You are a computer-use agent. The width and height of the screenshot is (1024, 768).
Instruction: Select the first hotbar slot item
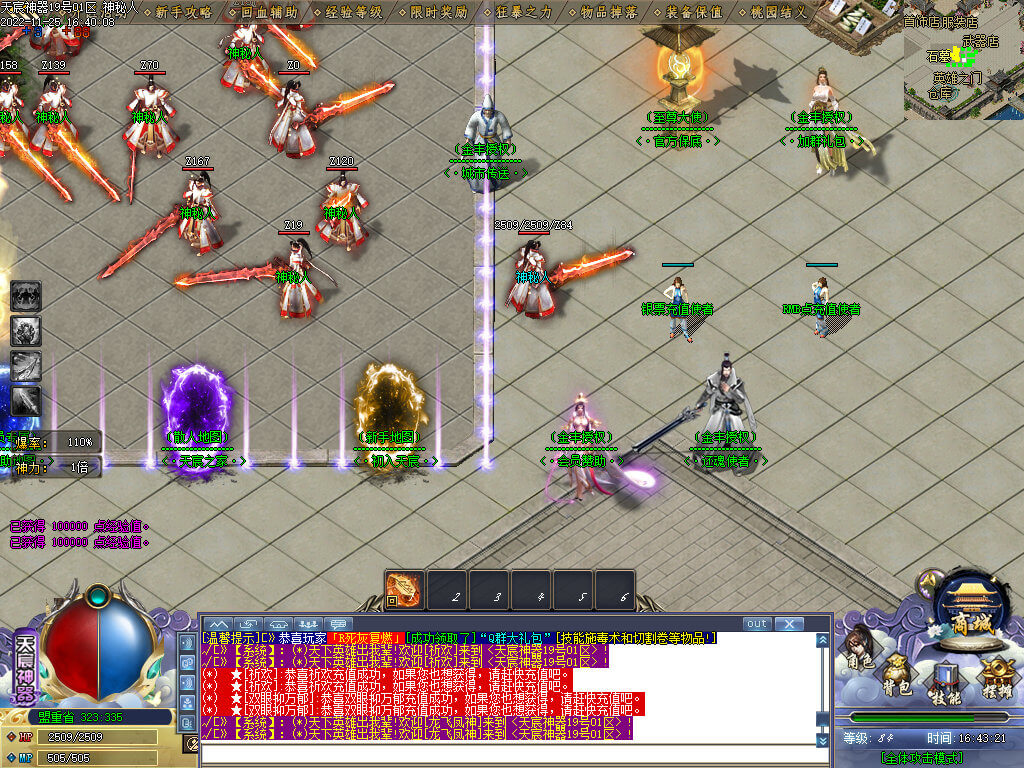[x=405, y=588]
